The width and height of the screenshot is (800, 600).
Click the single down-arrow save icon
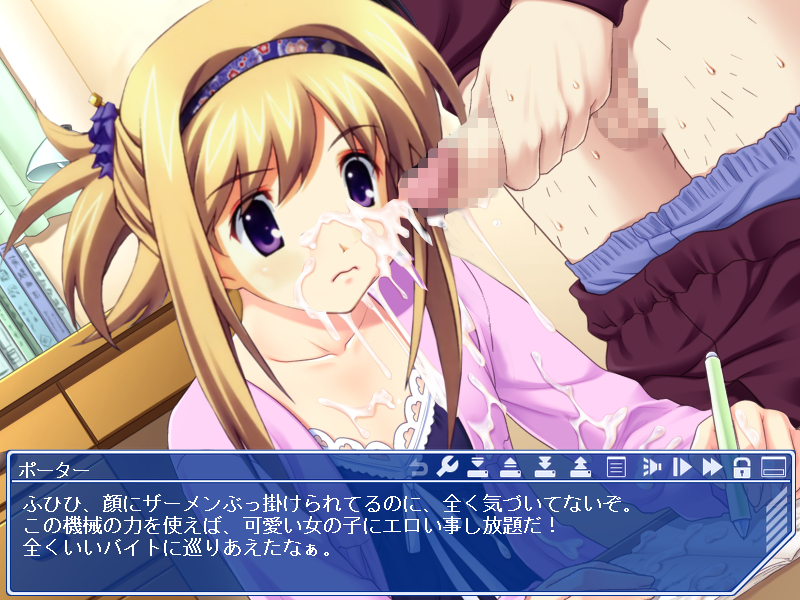click(x=478, y=467)
